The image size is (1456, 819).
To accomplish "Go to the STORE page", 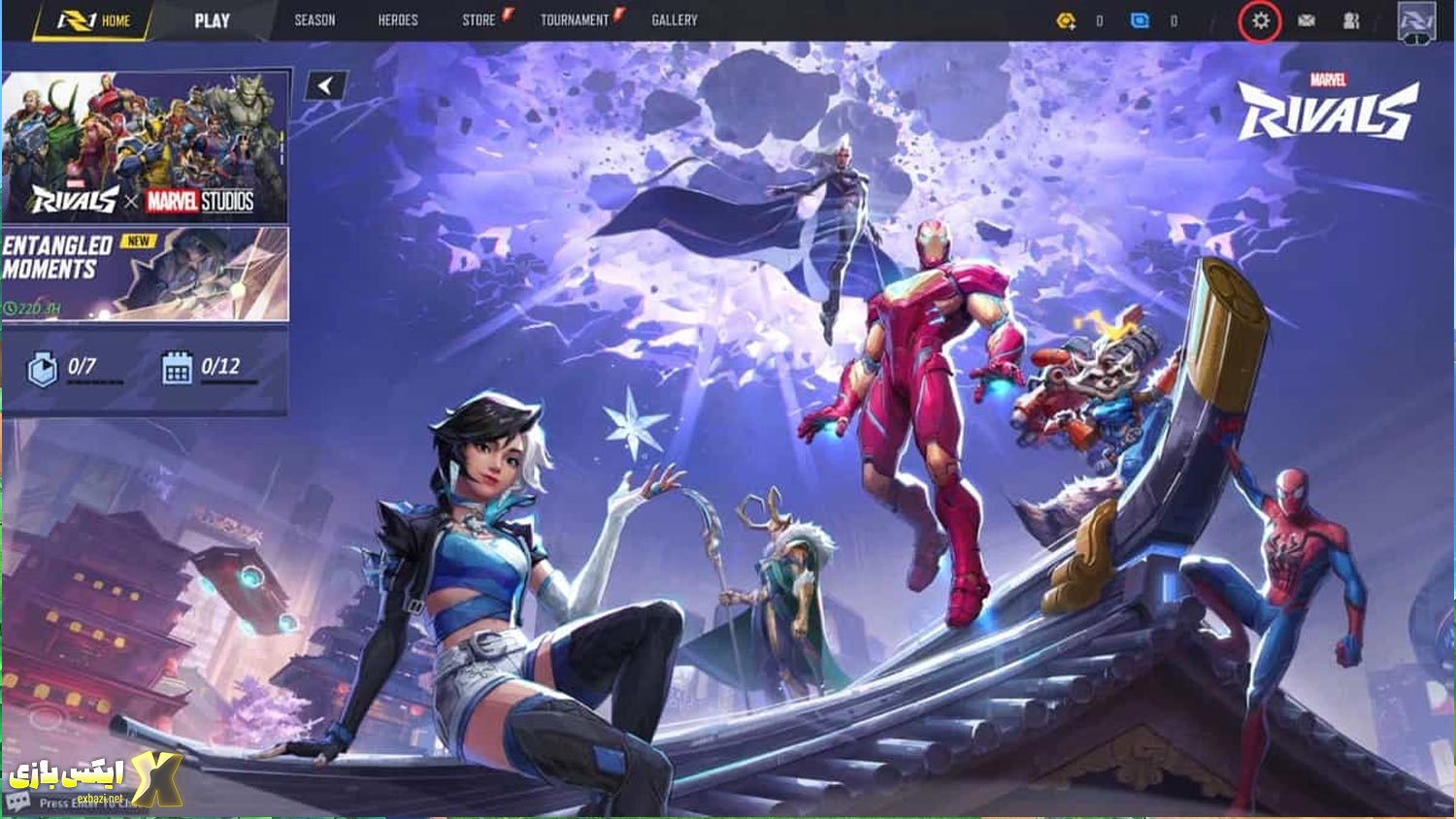I will 478,18.
